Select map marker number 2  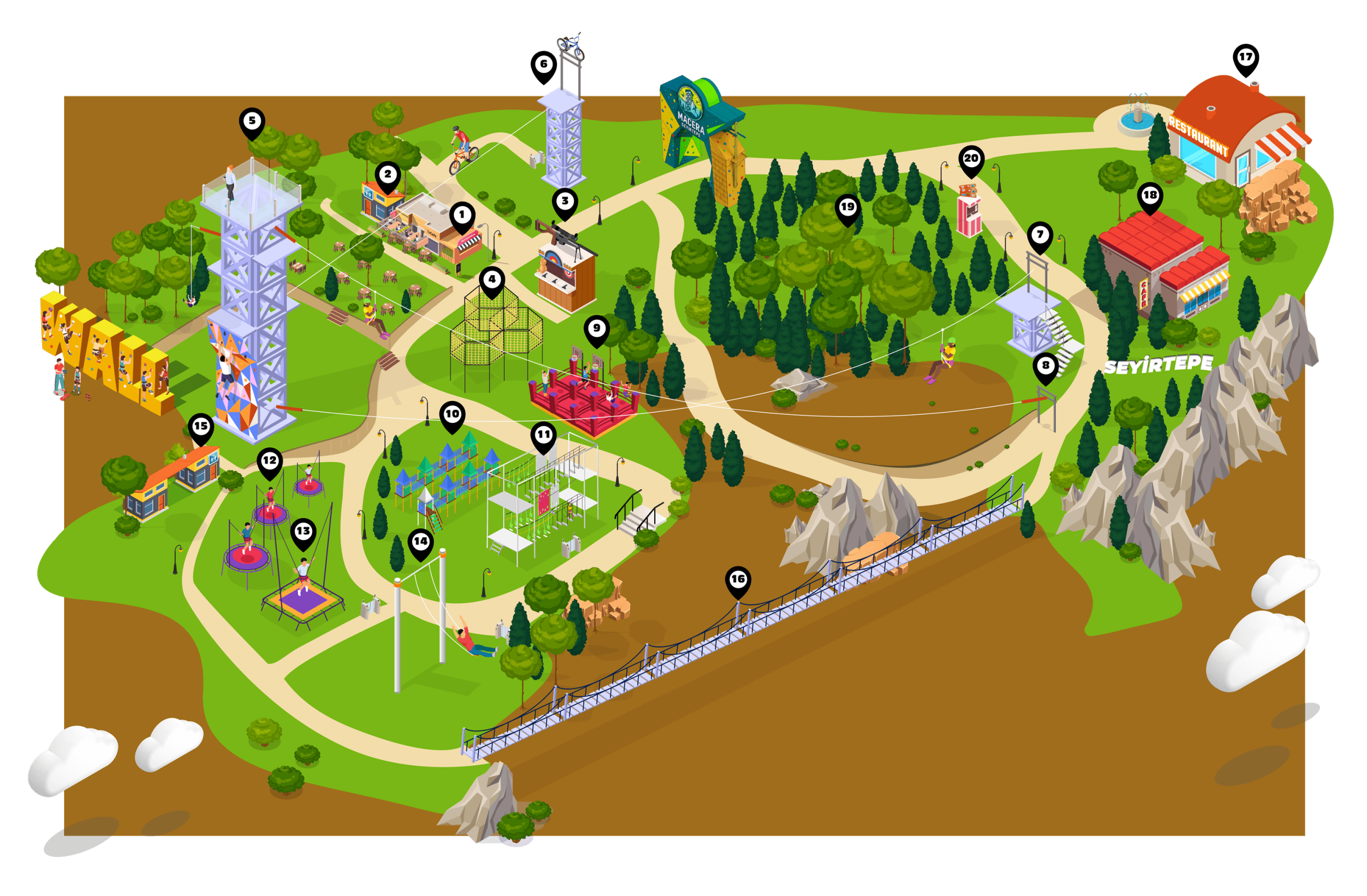388,175
